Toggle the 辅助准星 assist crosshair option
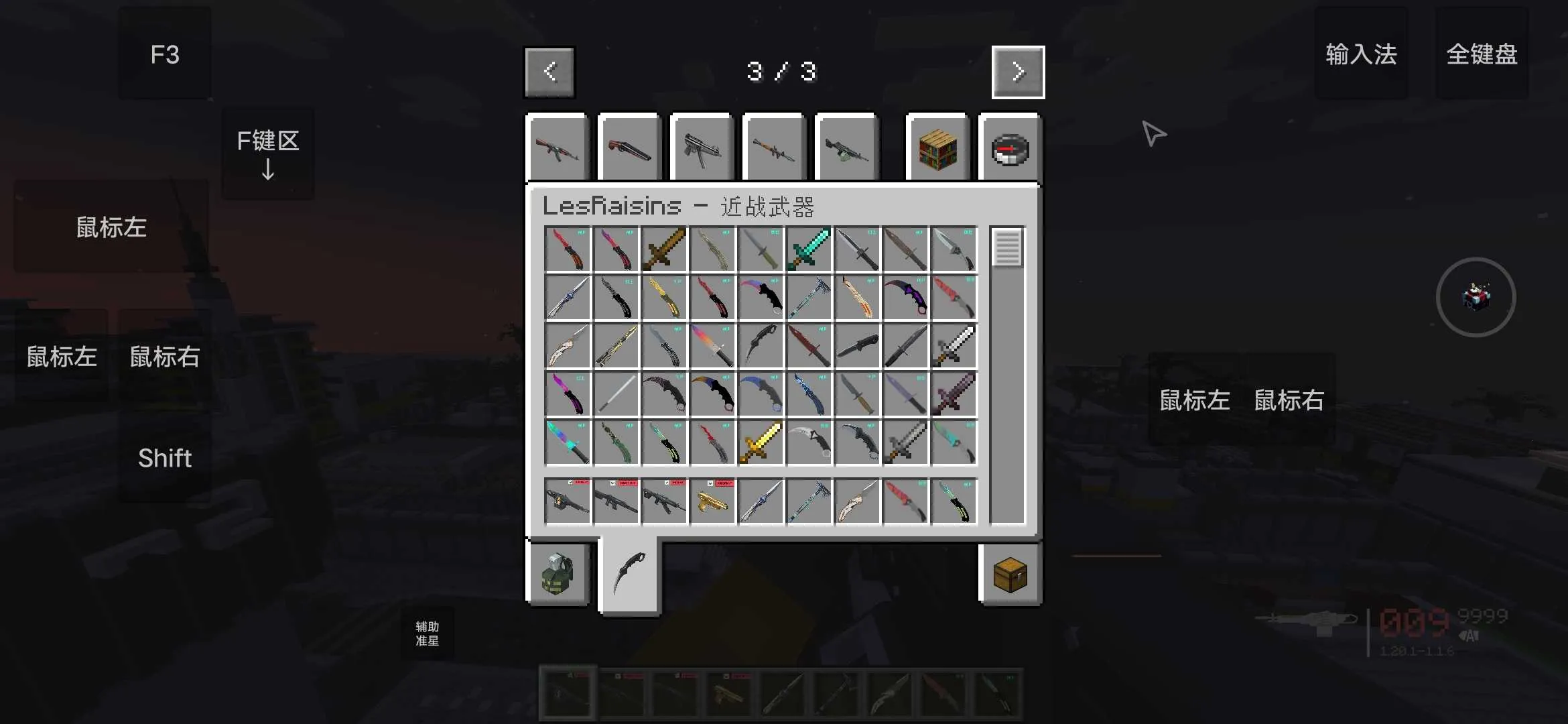The height and width of the screenshot is (724, 1568). pyautogui.click(x=427, y=632)
